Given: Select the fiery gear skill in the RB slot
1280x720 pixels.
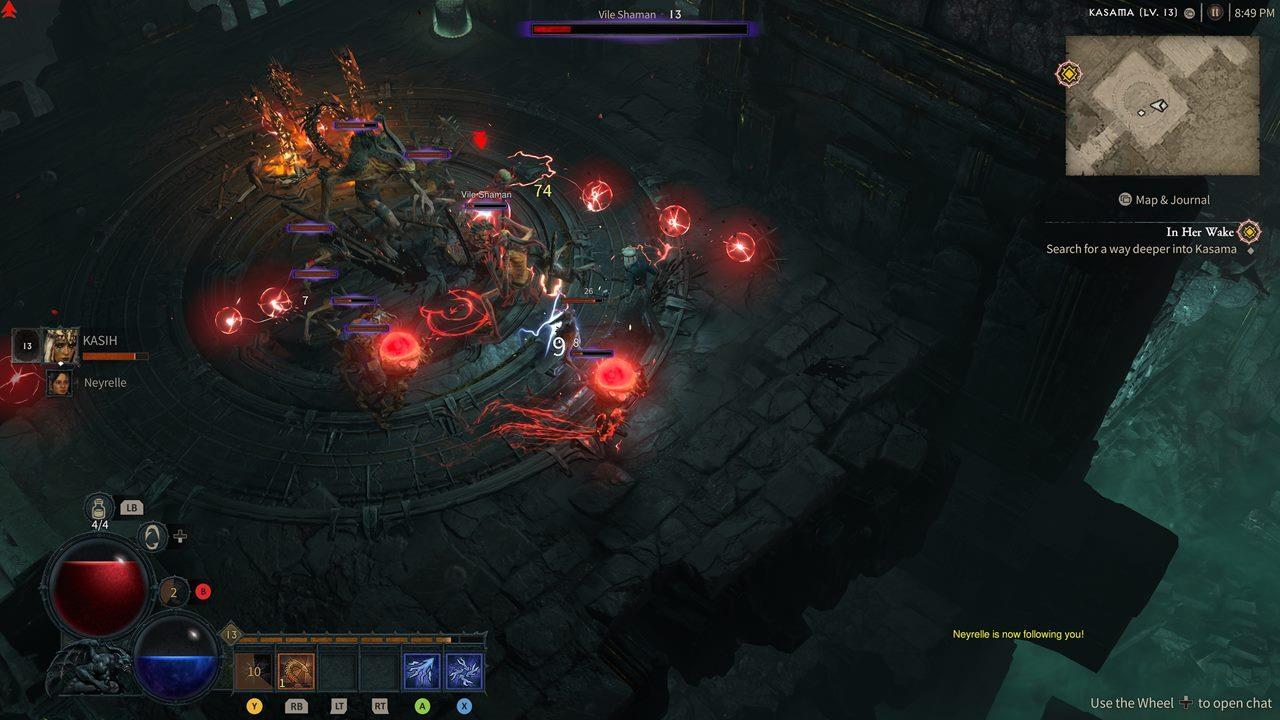Looking at the screenshot, I should pos(297,670).
